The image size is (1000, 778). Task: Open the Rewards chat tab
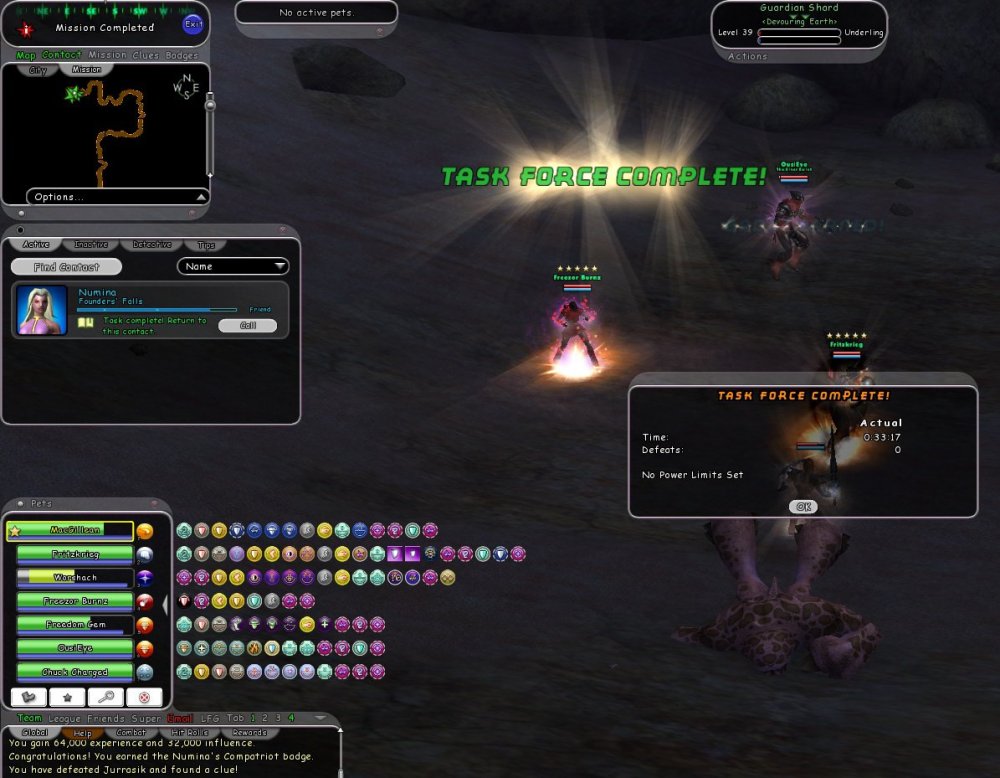click(x=249, y=733)
